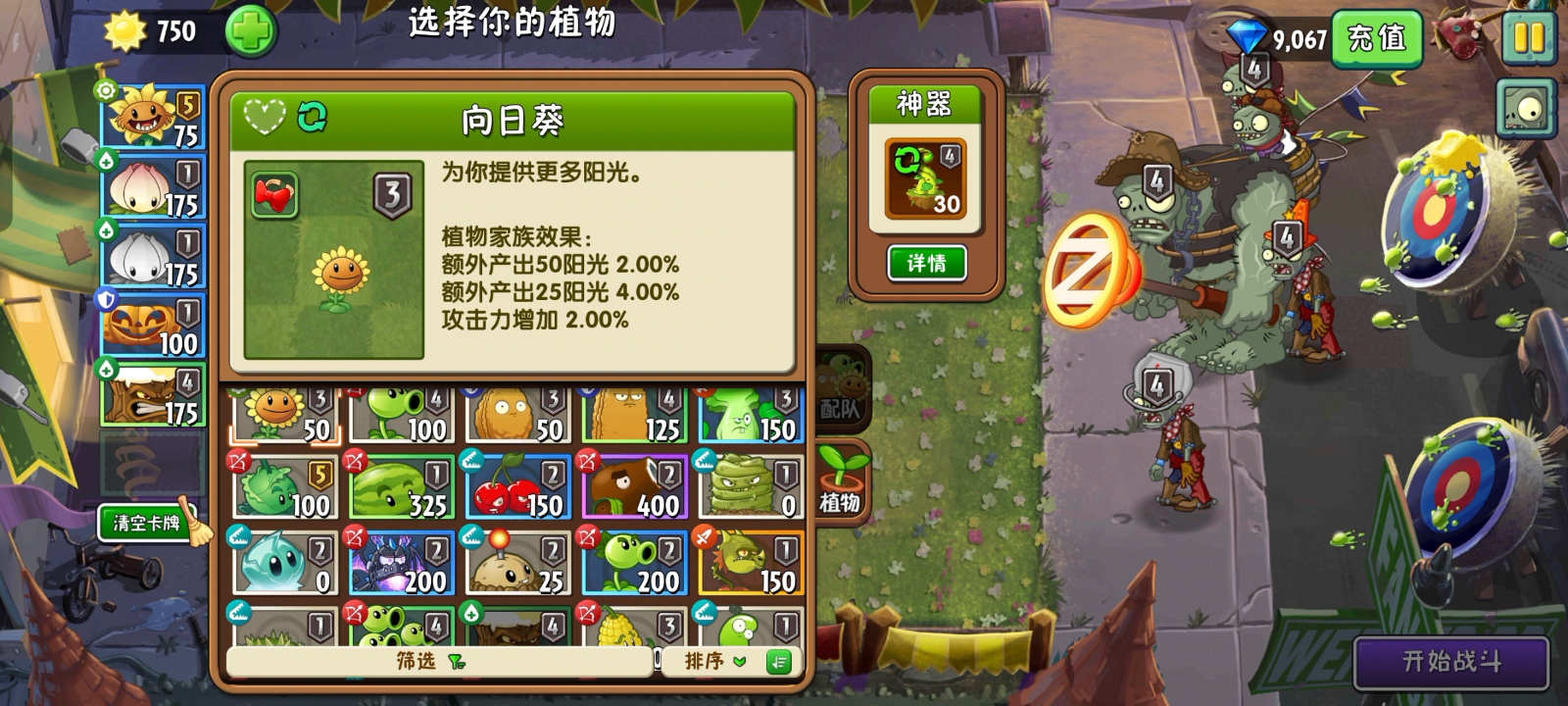This screenshot has width=1568, height=706.
Task: Open the 筛选 filter dropdown
Action: coord(421,663)
